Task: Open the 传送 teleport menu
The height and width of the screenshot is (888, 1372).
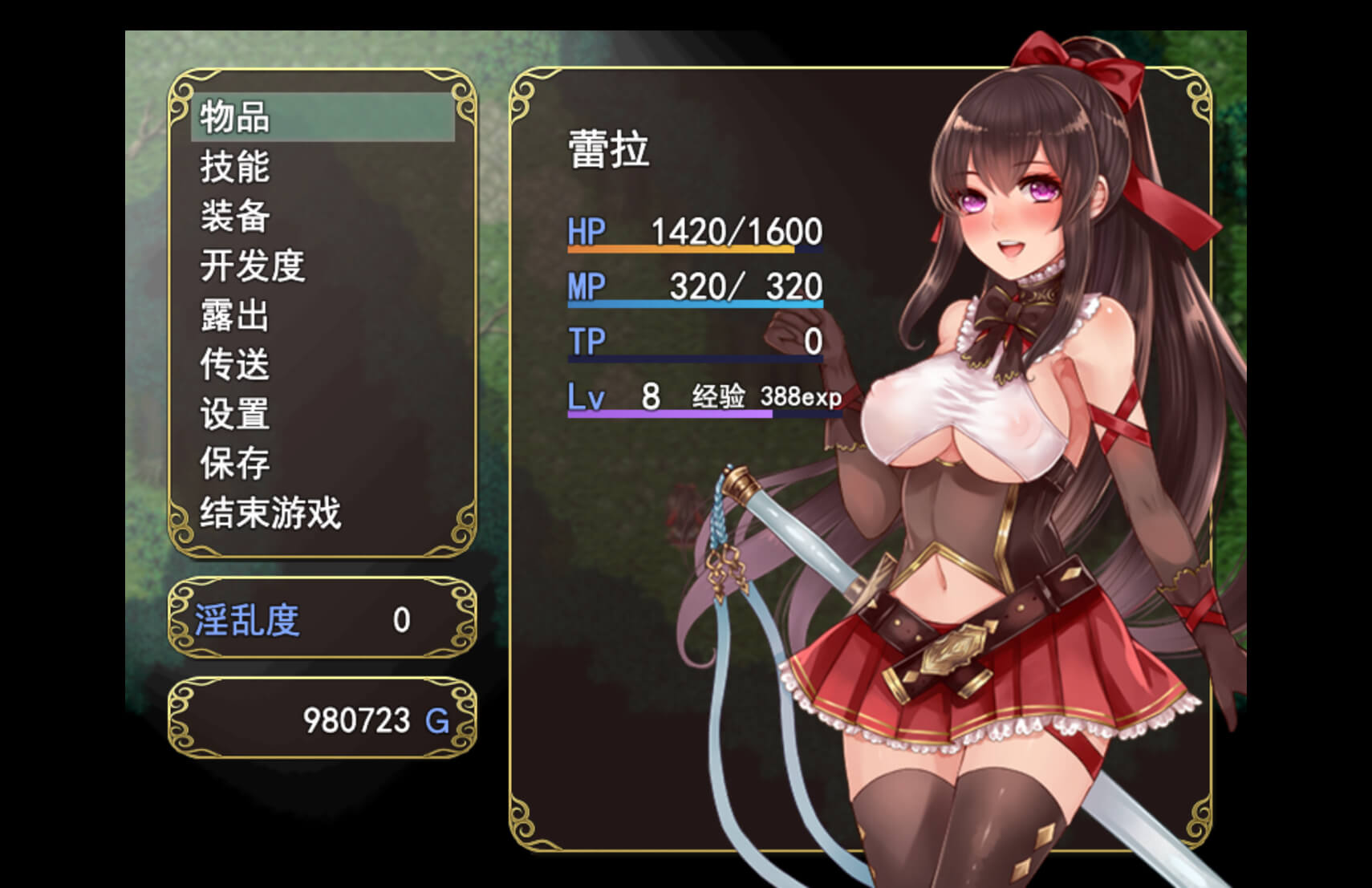Action: pyautogui.click(x=236, y=365)
